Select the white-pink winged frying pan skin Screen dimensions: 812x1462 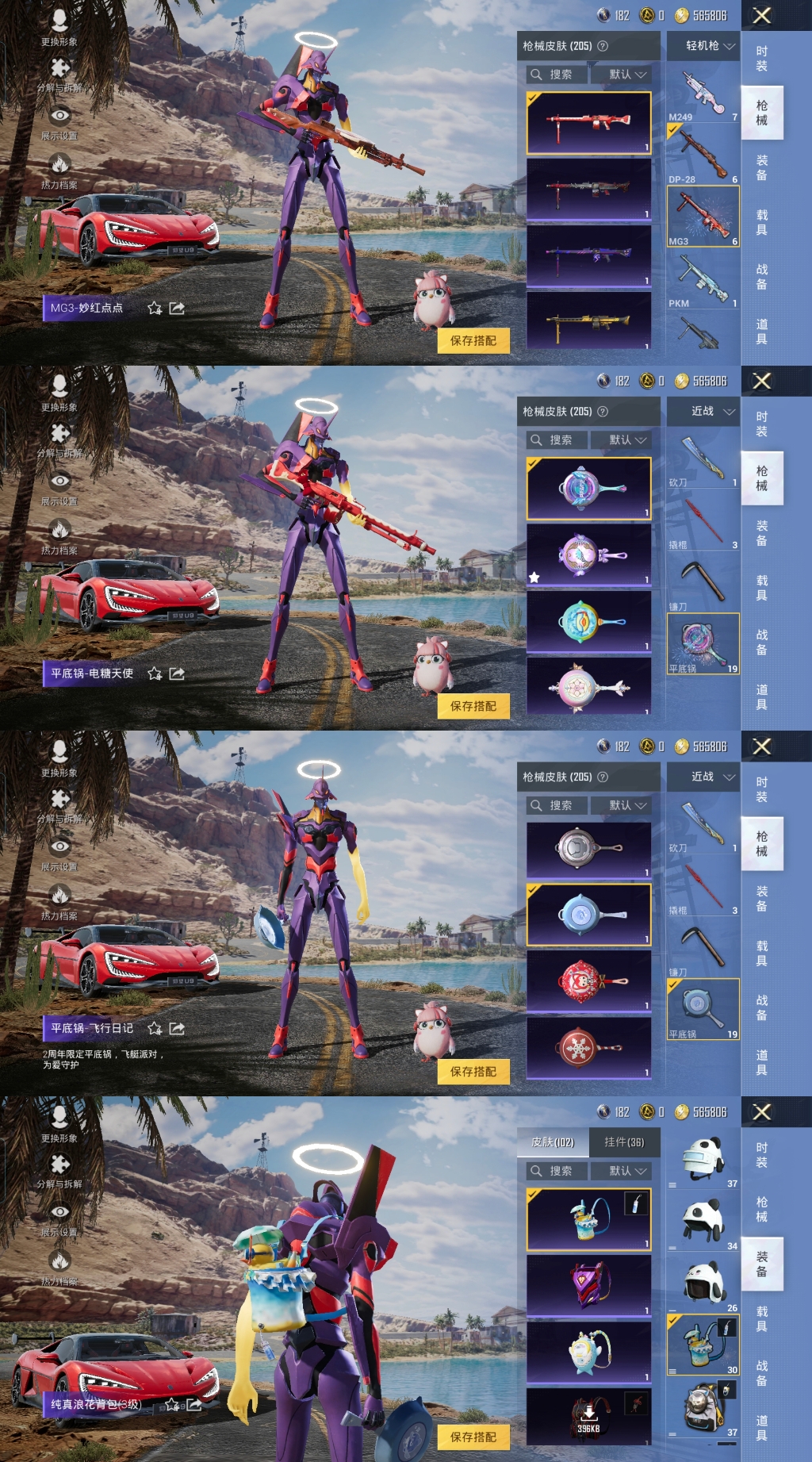tap(588, 687)
